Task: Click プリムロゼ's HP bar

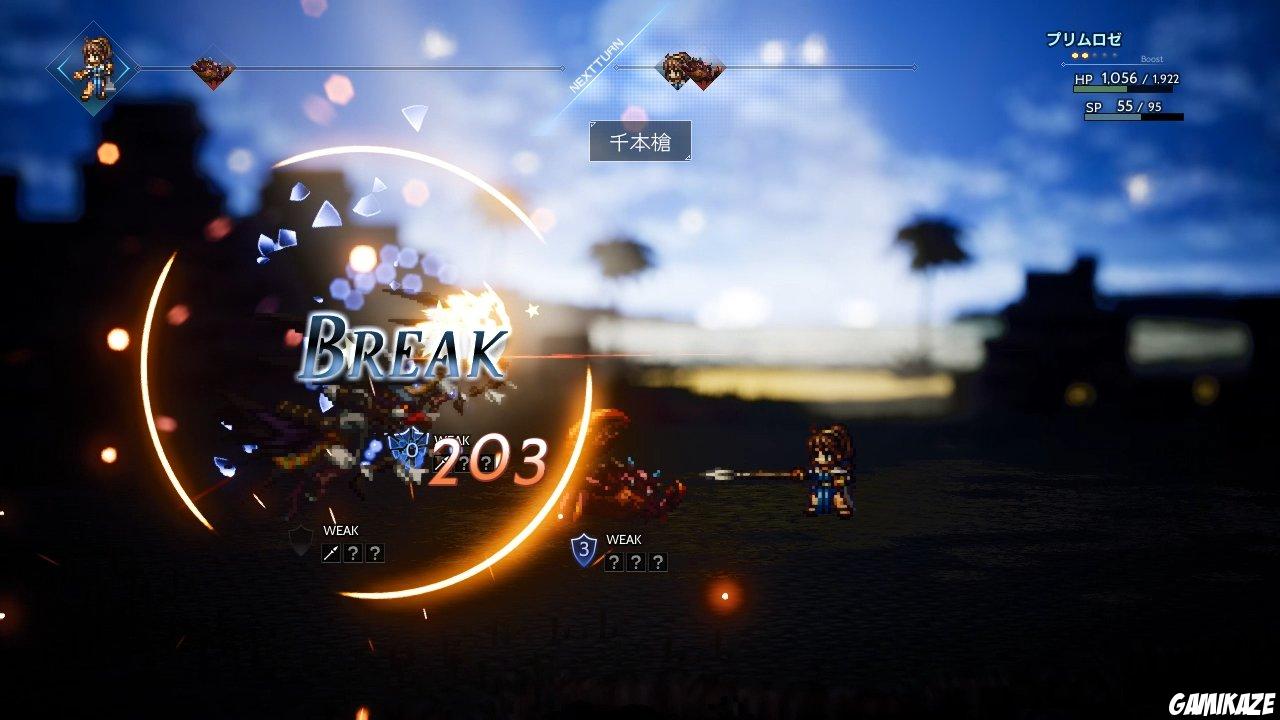Action: click(1123, 88)
